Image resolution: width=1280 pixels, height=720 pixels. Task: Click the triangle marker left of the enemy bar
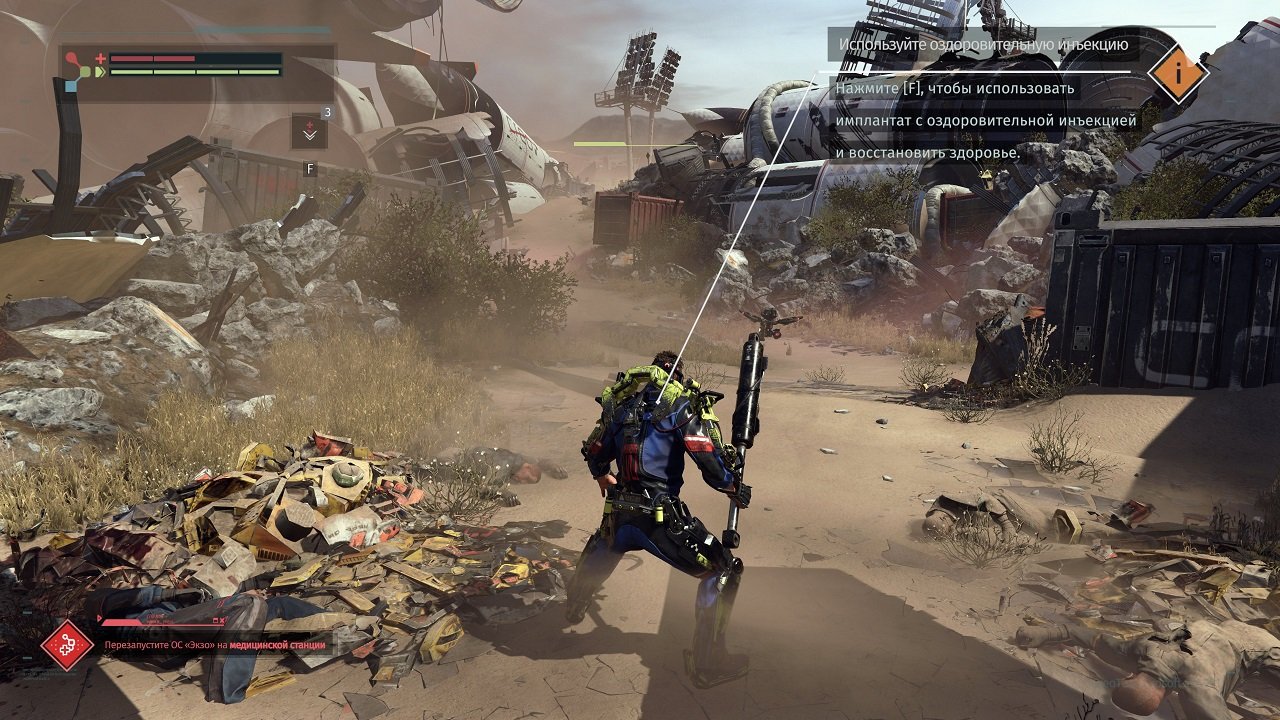[x=97, y=617]
